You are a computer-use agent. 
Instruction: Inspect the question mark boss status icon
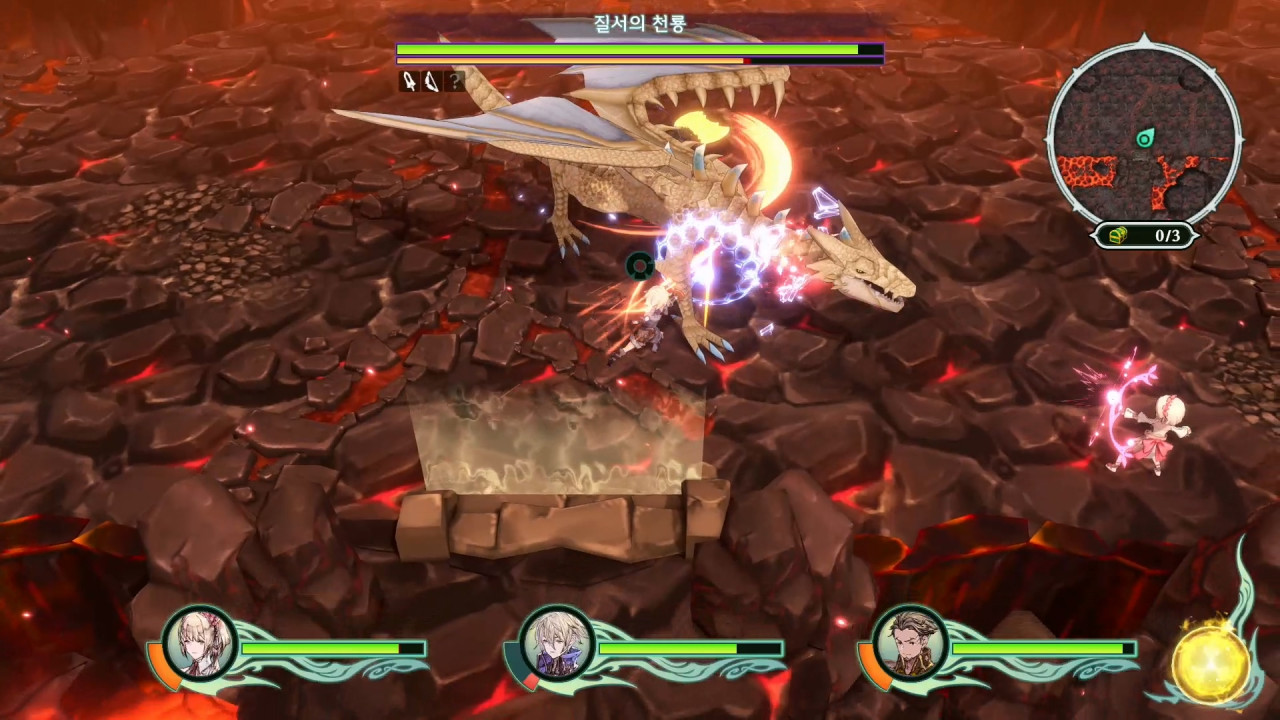click(455, 81)
